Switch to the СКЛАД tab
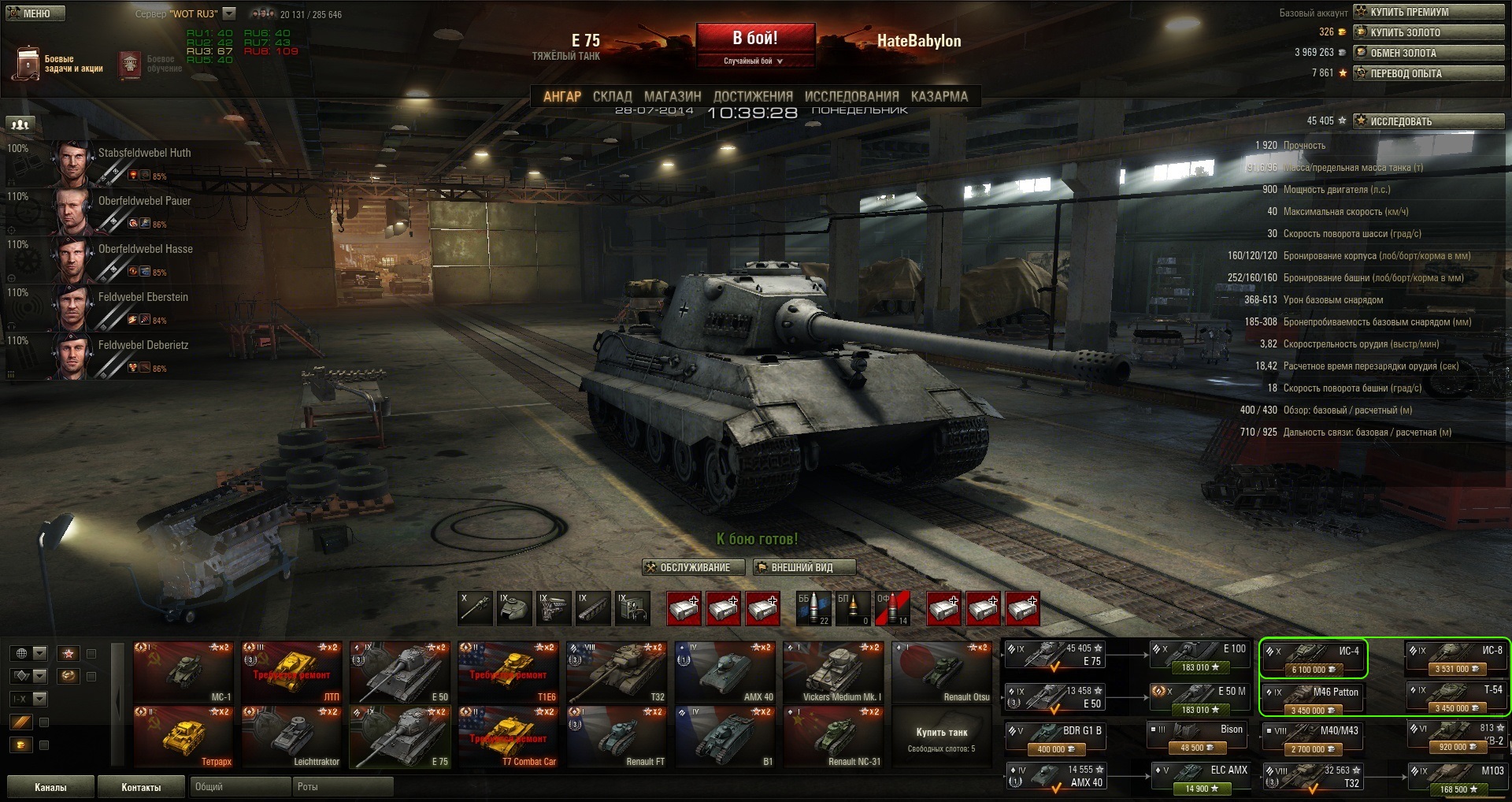1512x802 pixels. [612, 96]
